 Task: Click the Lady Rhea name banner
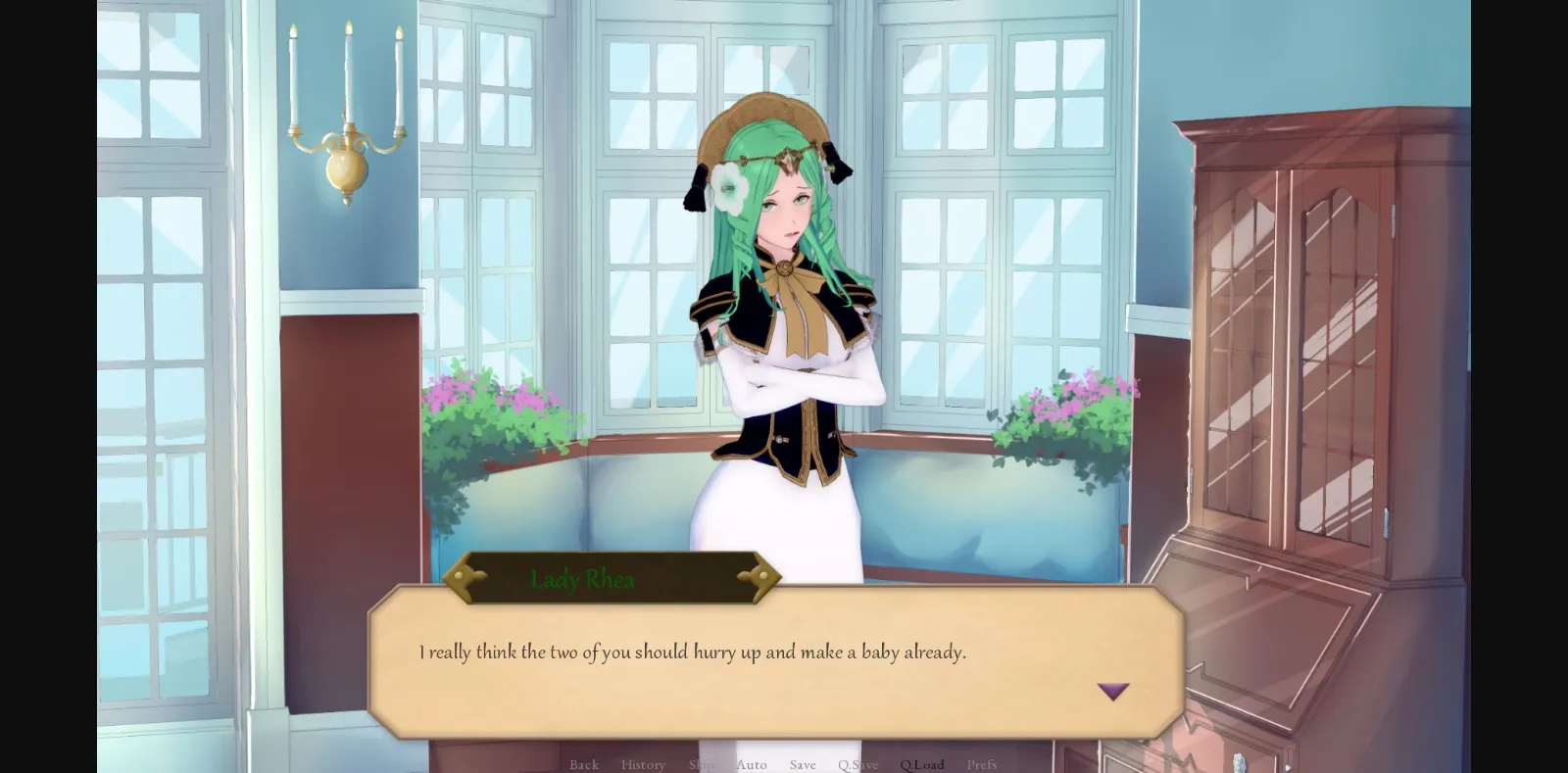click(x=581, y=579)
